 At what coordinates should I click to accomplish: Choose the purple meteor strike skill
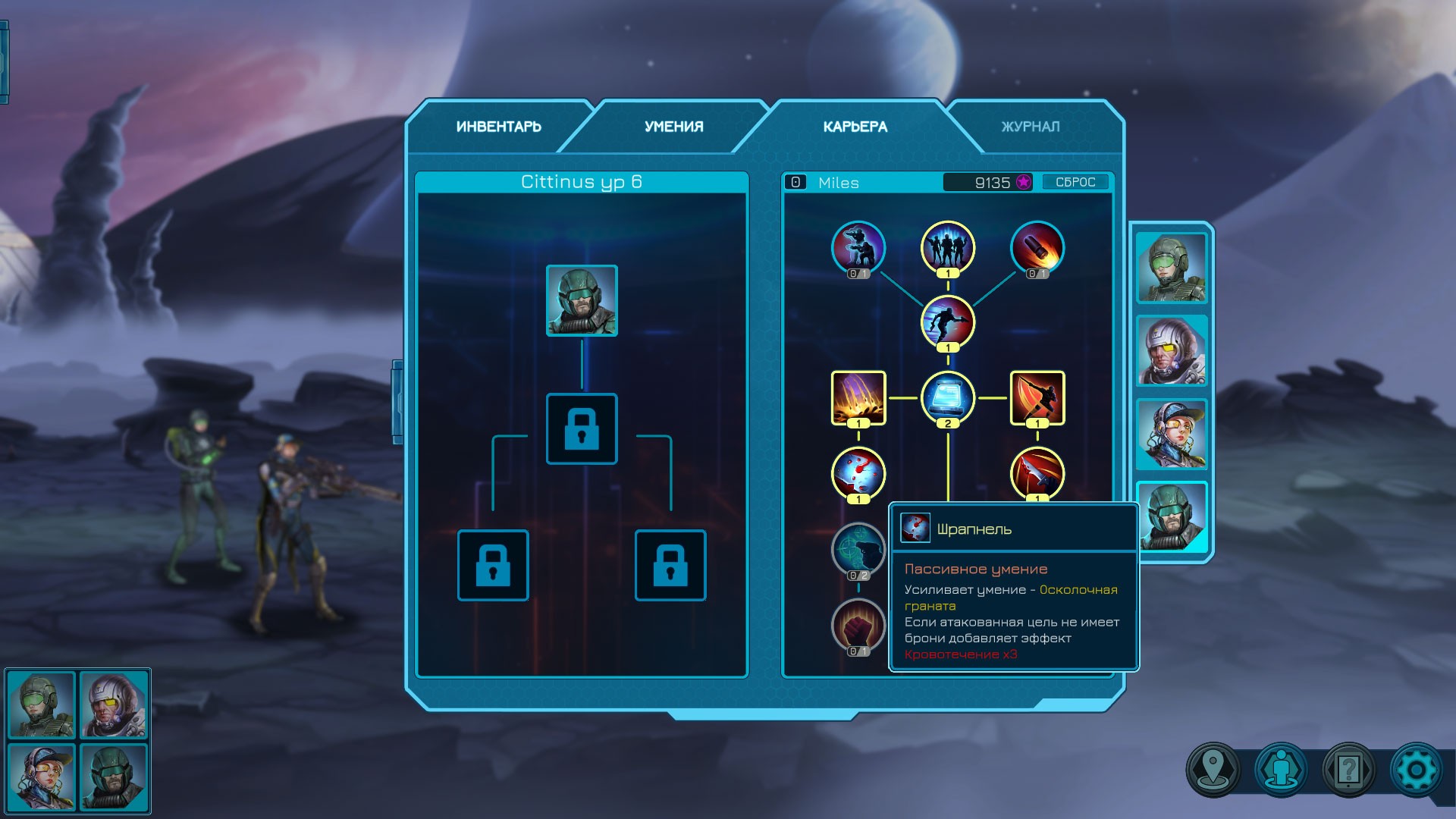click(x=858, y=397)
